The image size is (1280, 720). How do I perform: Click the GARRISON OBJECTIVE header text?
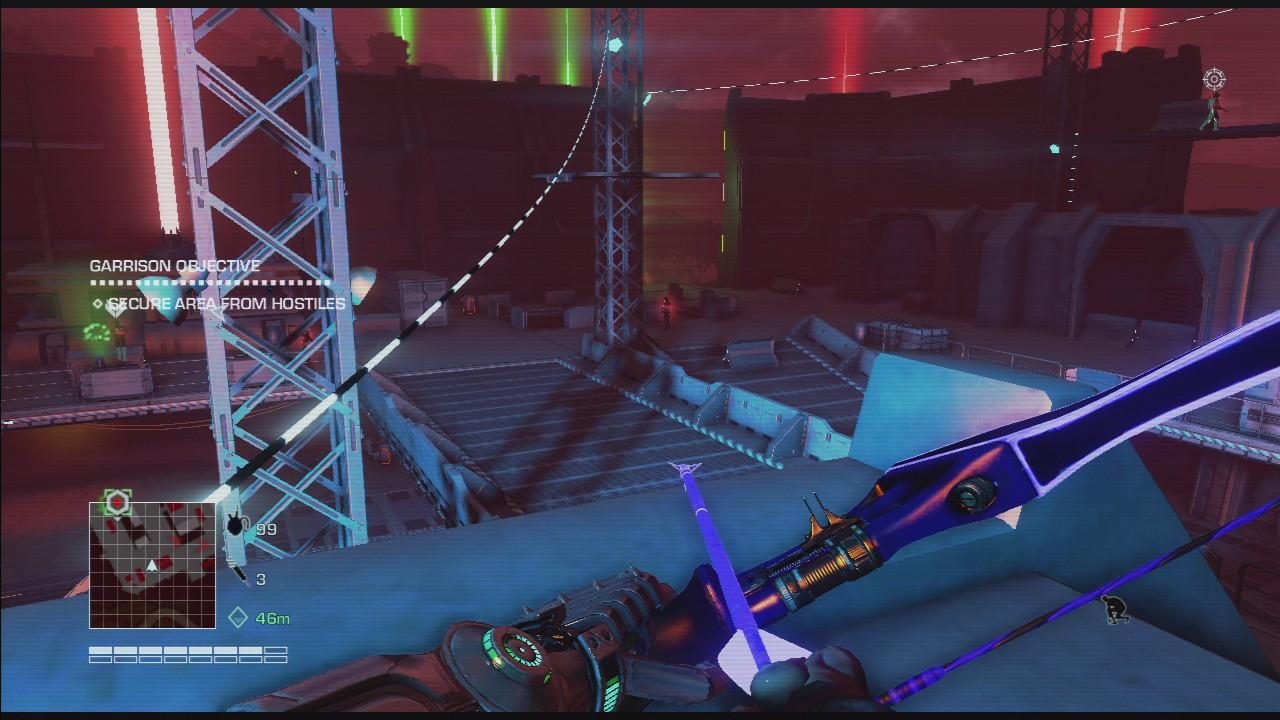(173, 266)
